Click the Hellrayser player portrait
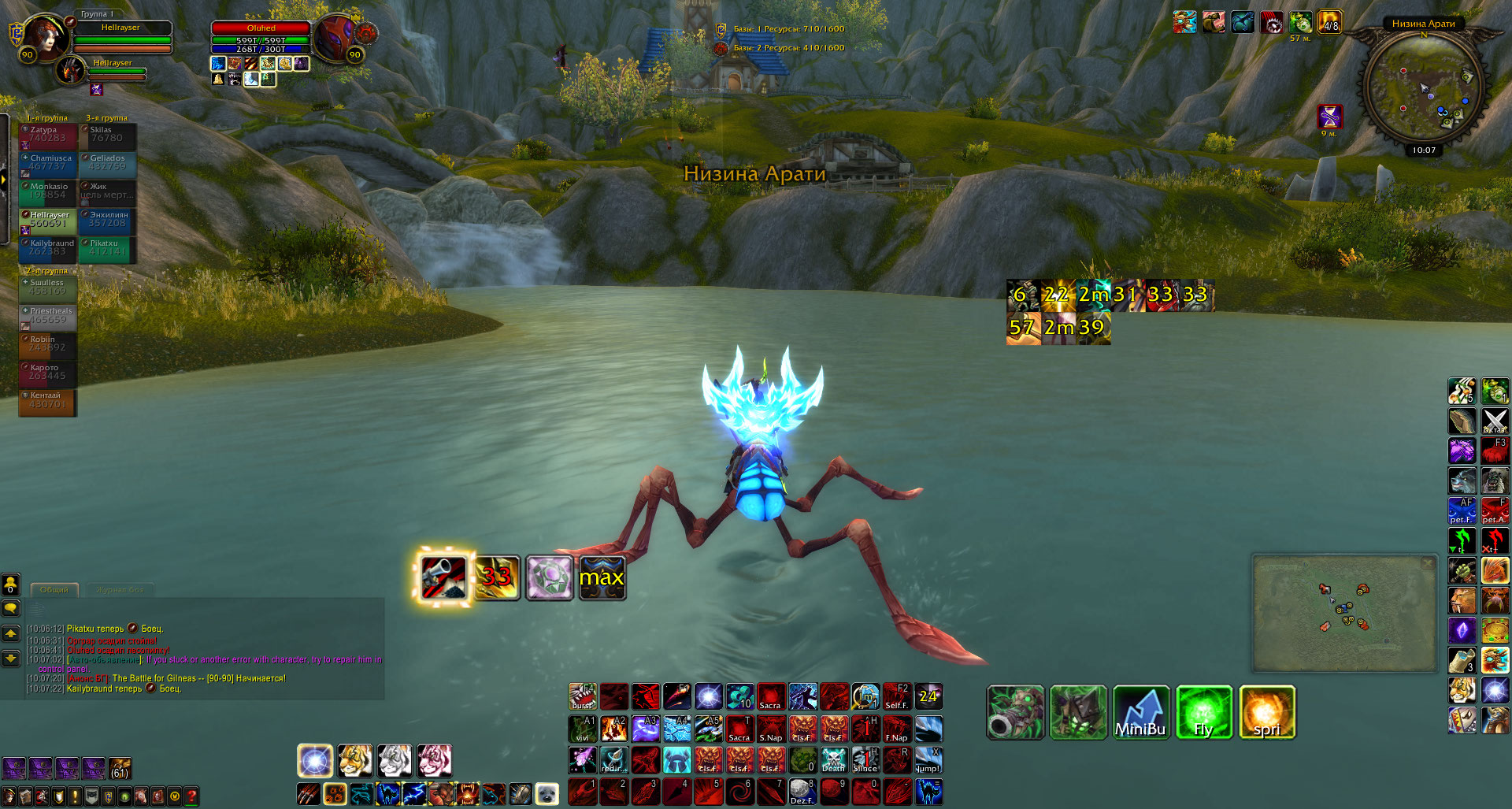Image resolution: width=1512 pixels, height=809 pixels. pyautogui.click(x=44, y=36)
